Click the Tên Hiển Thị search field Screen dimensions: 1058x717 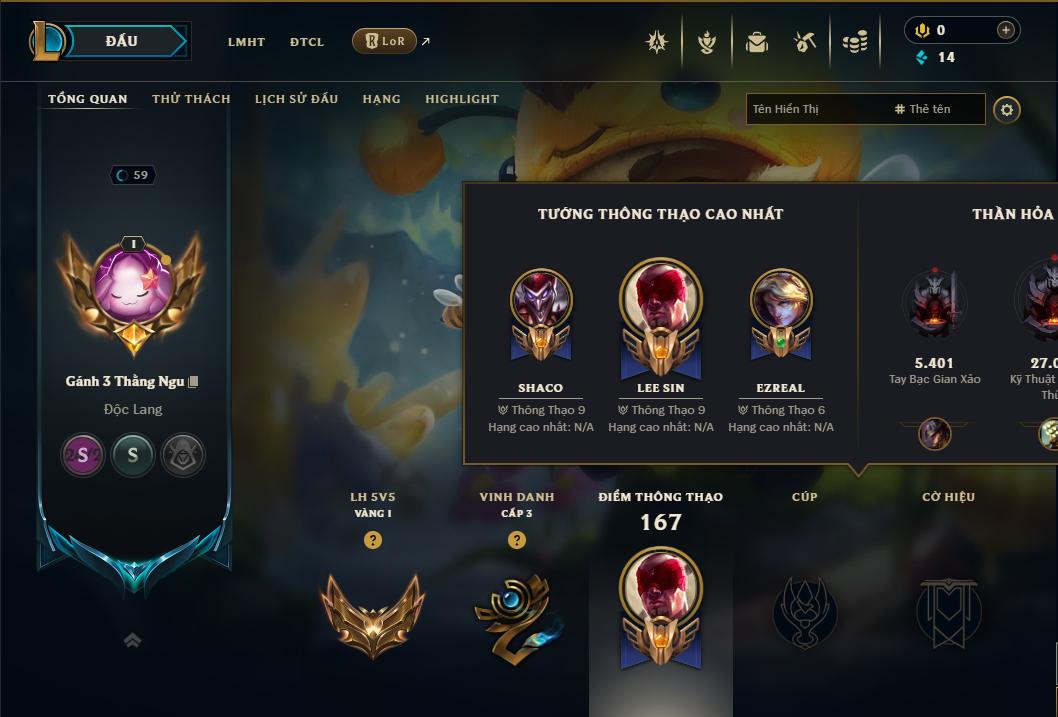point(815,109)
